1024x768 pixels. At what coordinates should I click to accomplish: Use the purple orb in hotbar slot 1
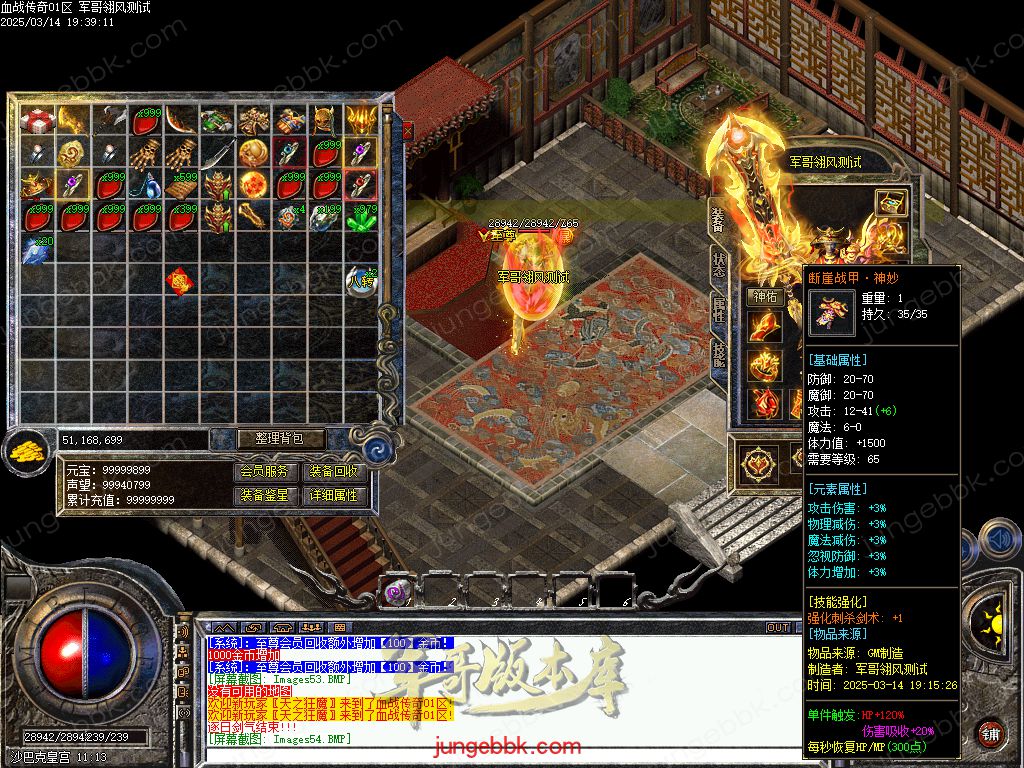[x=399, y=591]
